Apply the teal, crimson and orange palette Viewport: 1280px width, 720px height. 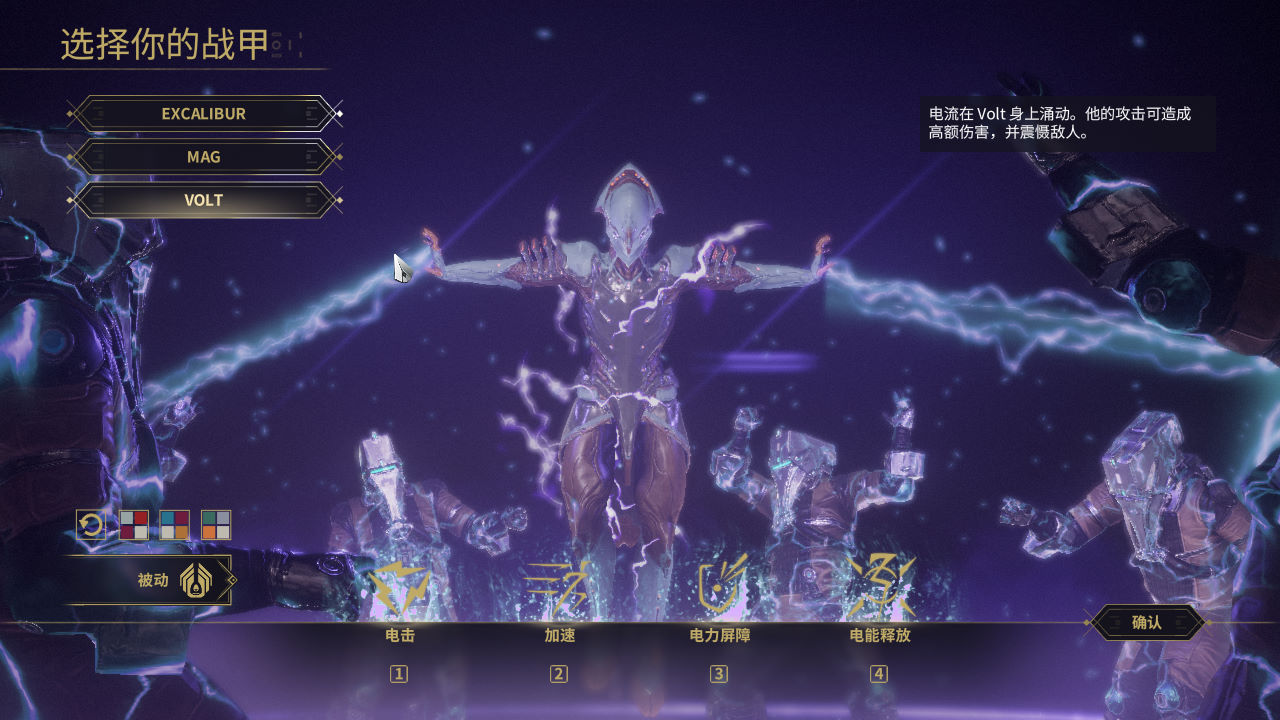click(175, 525)
